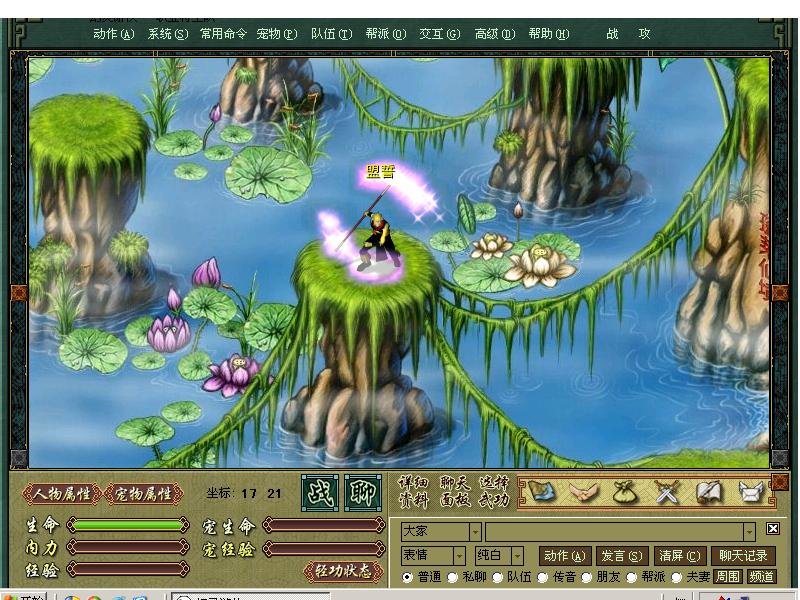Screen dimensions: 800x600
Task: Toggle the 轻功状态 button
Action: tap(344, 571)
